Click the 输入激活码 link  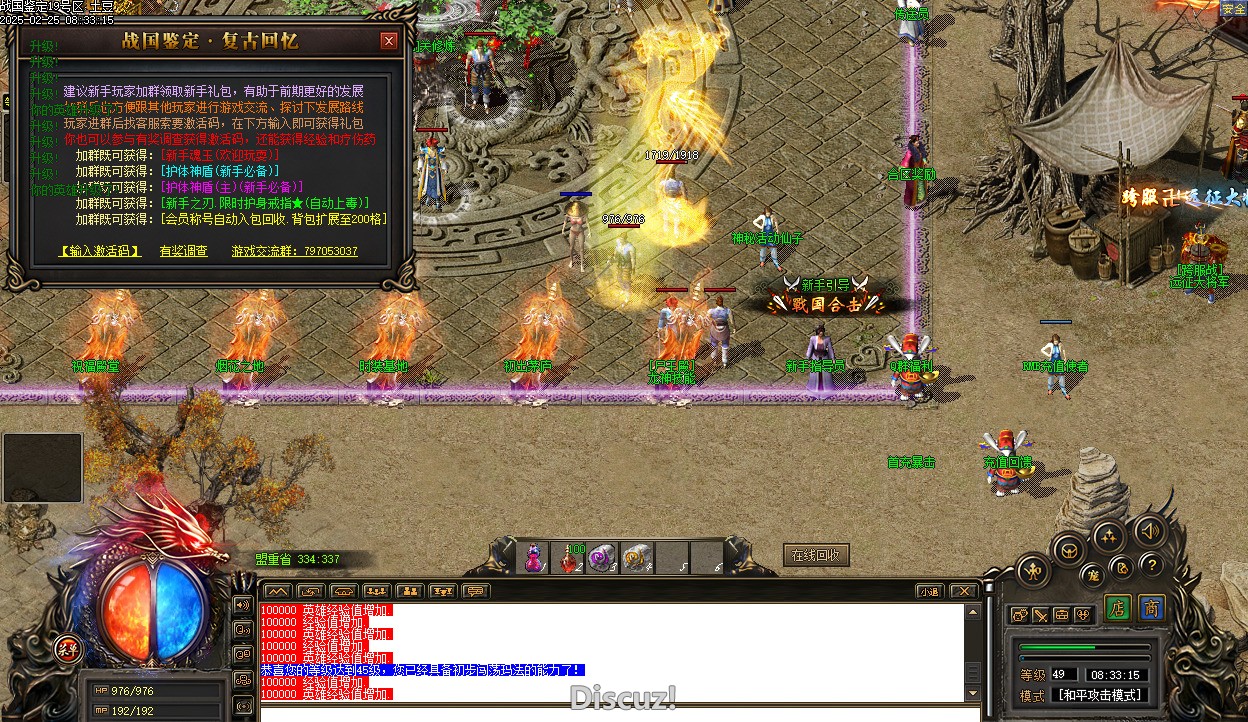coord(100,251)
